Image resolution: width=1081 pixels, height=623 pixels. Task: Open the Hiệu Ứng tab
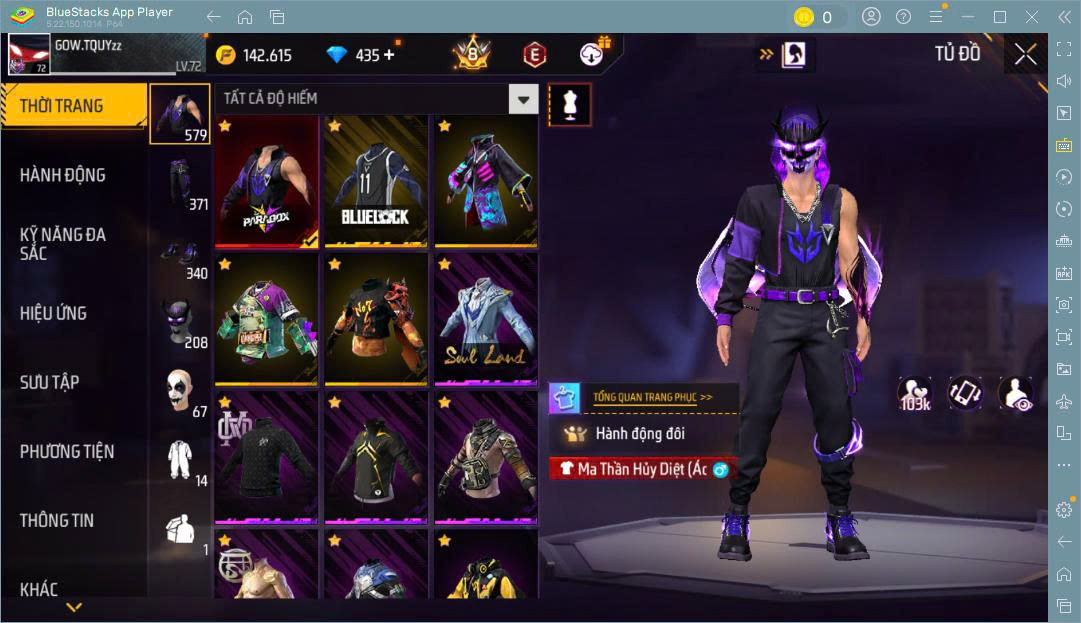[53, 313]
